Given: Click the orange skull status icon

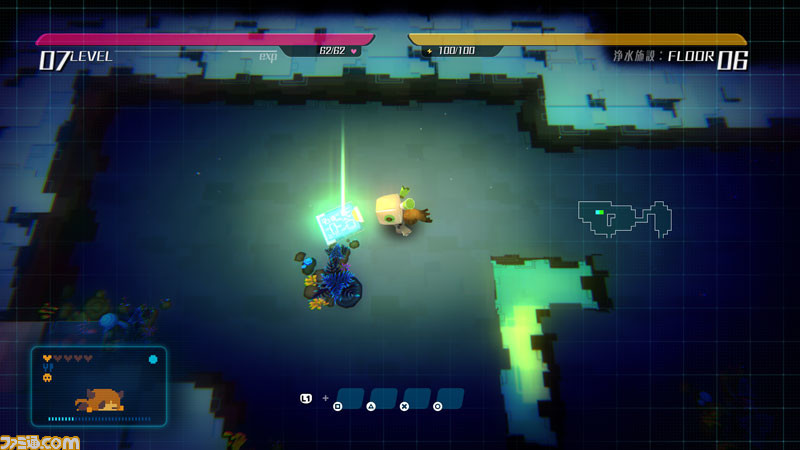Looking at the screenshot, I should pyautogui.click(x=47, y=378).
